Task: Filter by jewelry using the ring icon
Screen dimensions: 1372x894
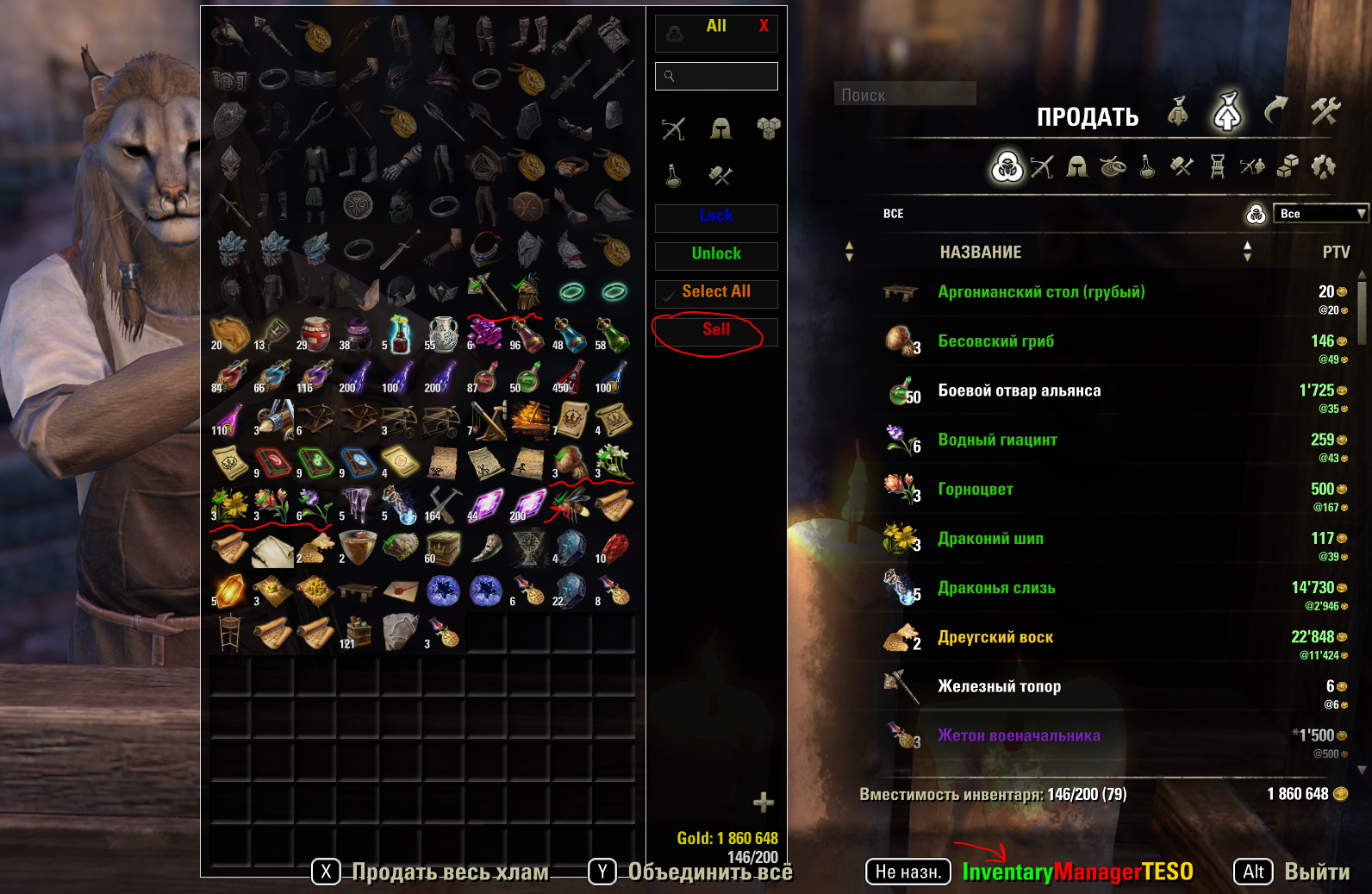Action: (1113, 168)
